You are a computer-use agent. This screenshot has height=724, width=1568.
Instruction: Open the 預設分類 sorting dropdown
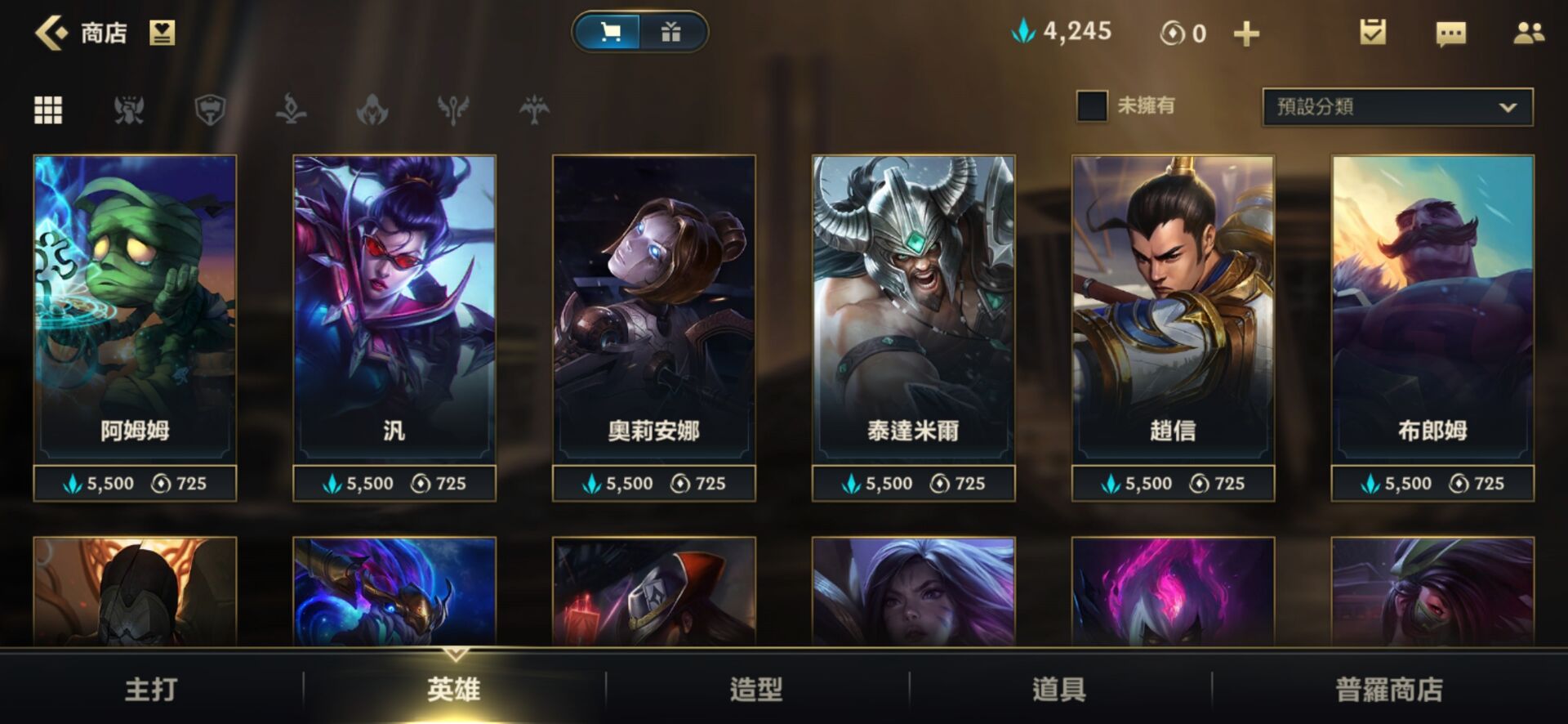coord(1397,107)
